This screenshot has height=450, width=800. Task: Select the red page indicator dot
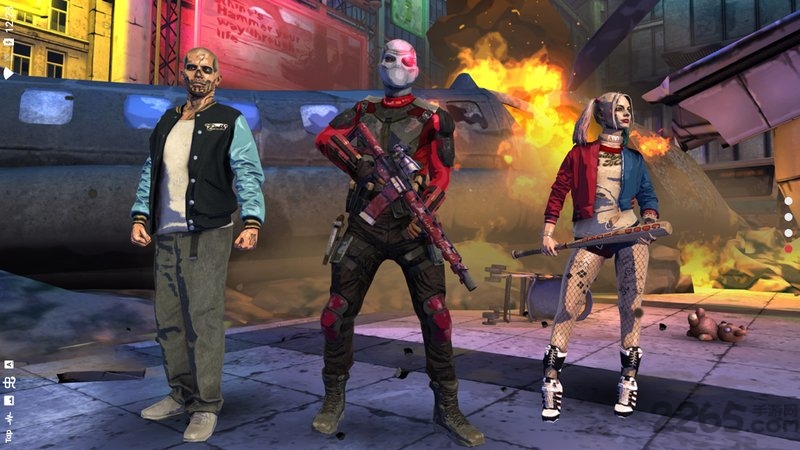tap(788, 249)
